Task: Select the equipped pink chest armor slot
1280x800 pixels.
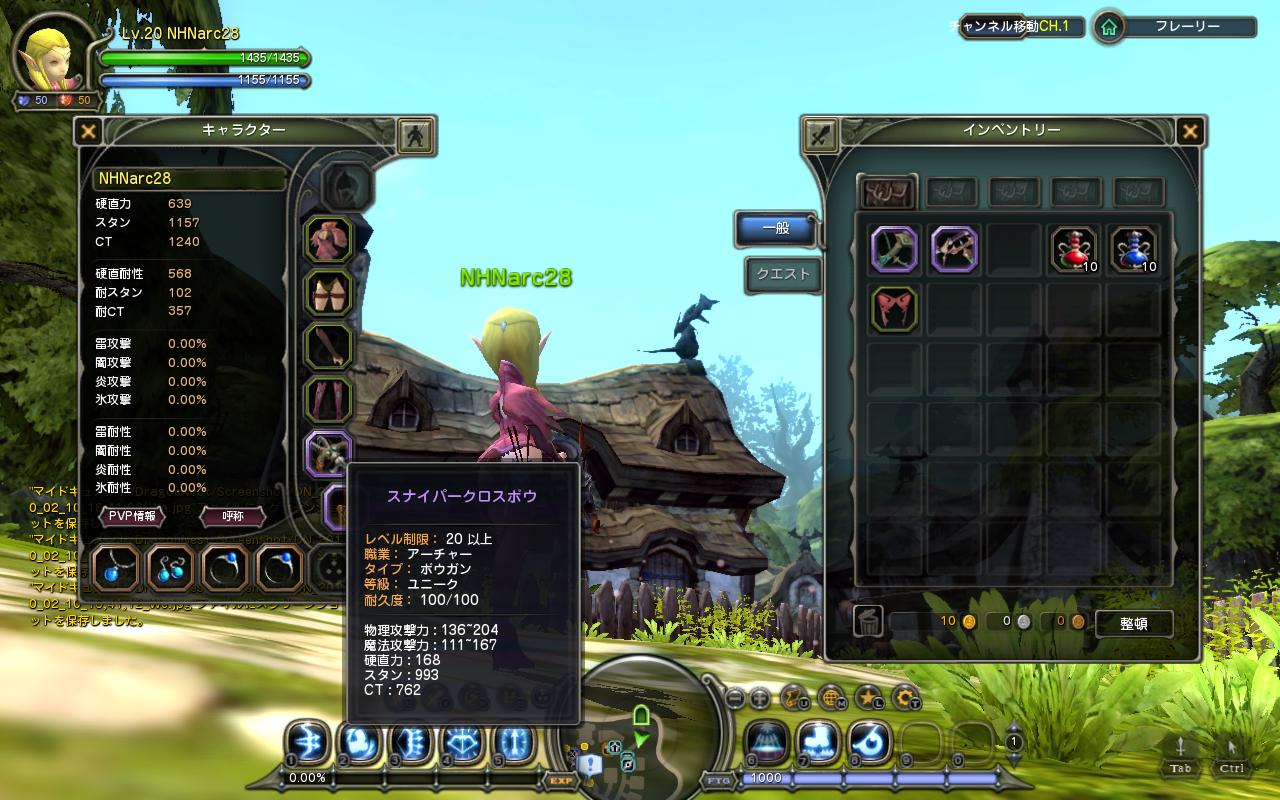Action: coord(328,240)
